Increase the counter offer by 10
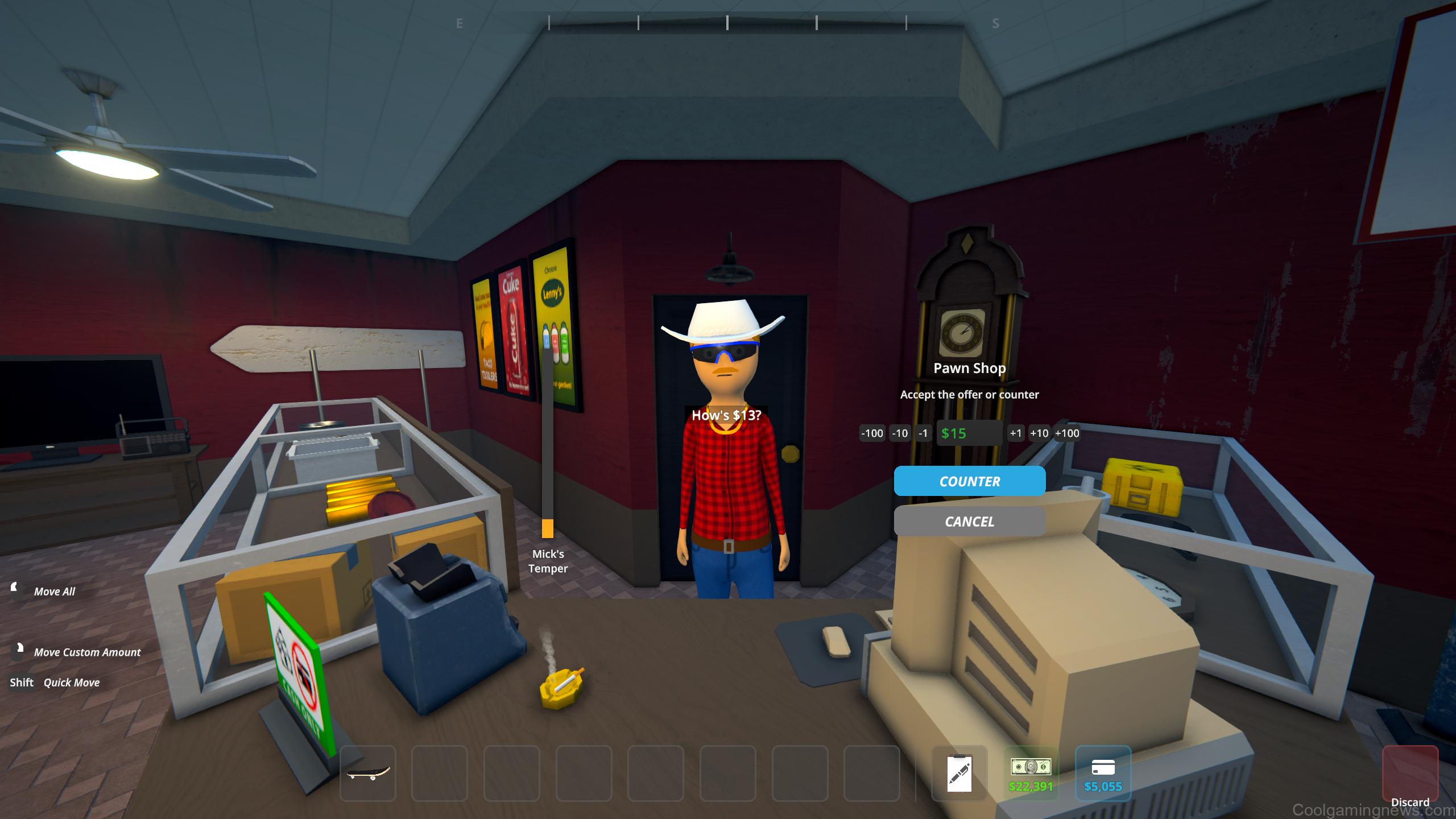Image resolution: width=1456 pixels, height=819 pixels. tap(1040, 433)
